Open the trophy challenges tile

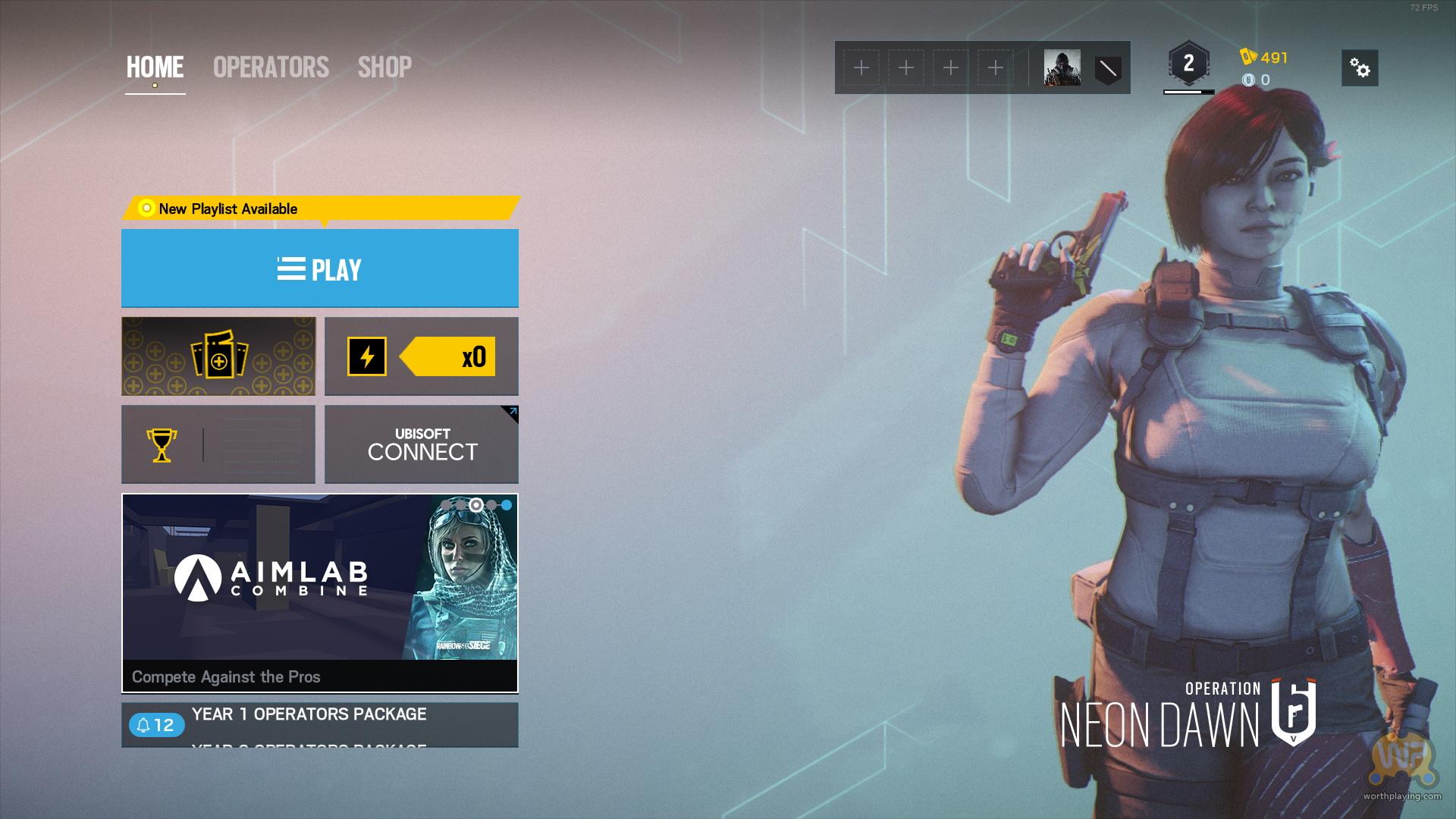click(x=218, y=444)
